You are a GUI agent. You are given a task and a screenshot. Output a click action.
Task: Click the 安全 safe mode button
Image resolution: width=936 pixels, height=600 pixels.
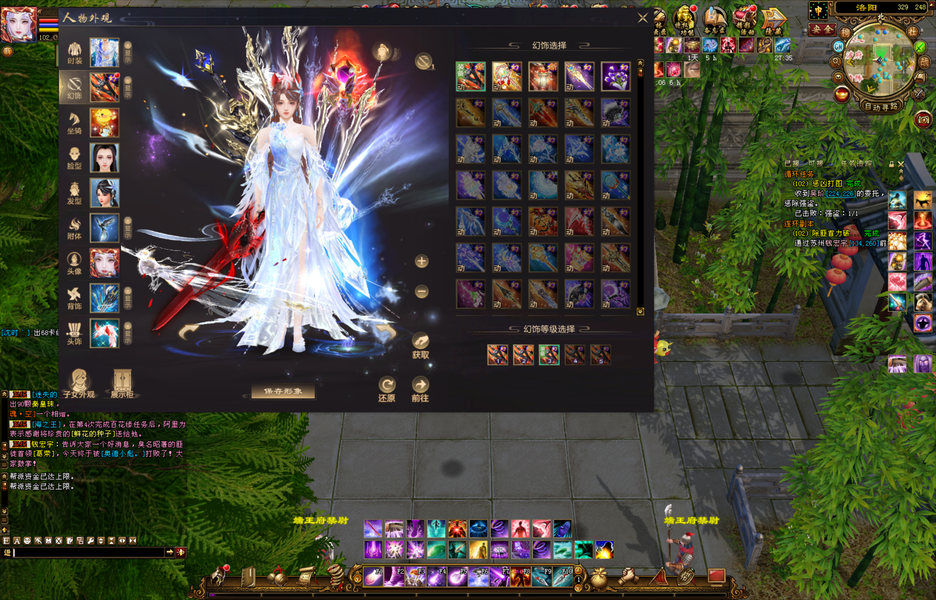(822, 30)
